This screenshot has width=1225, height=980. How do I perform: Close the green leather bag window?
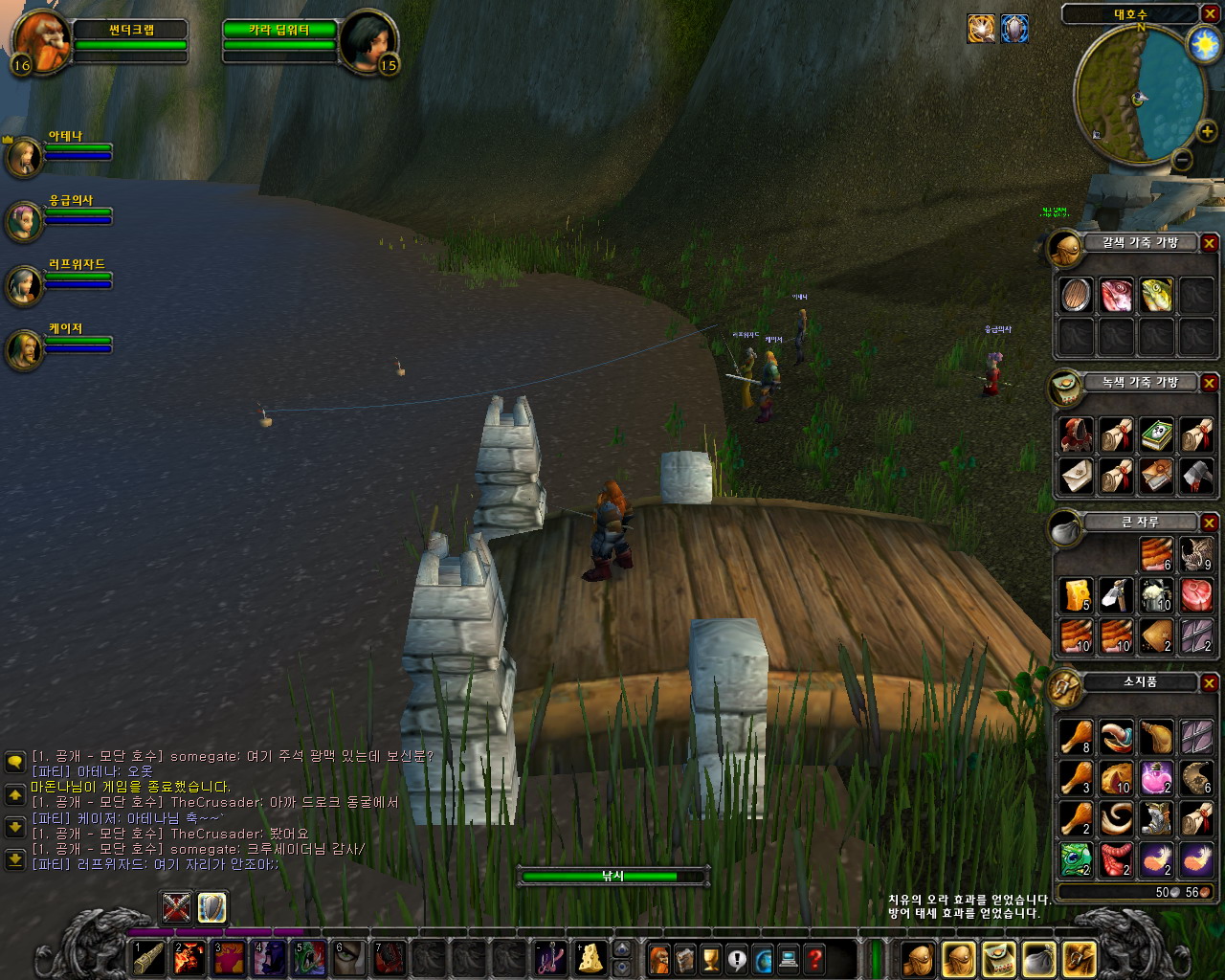1210,383
